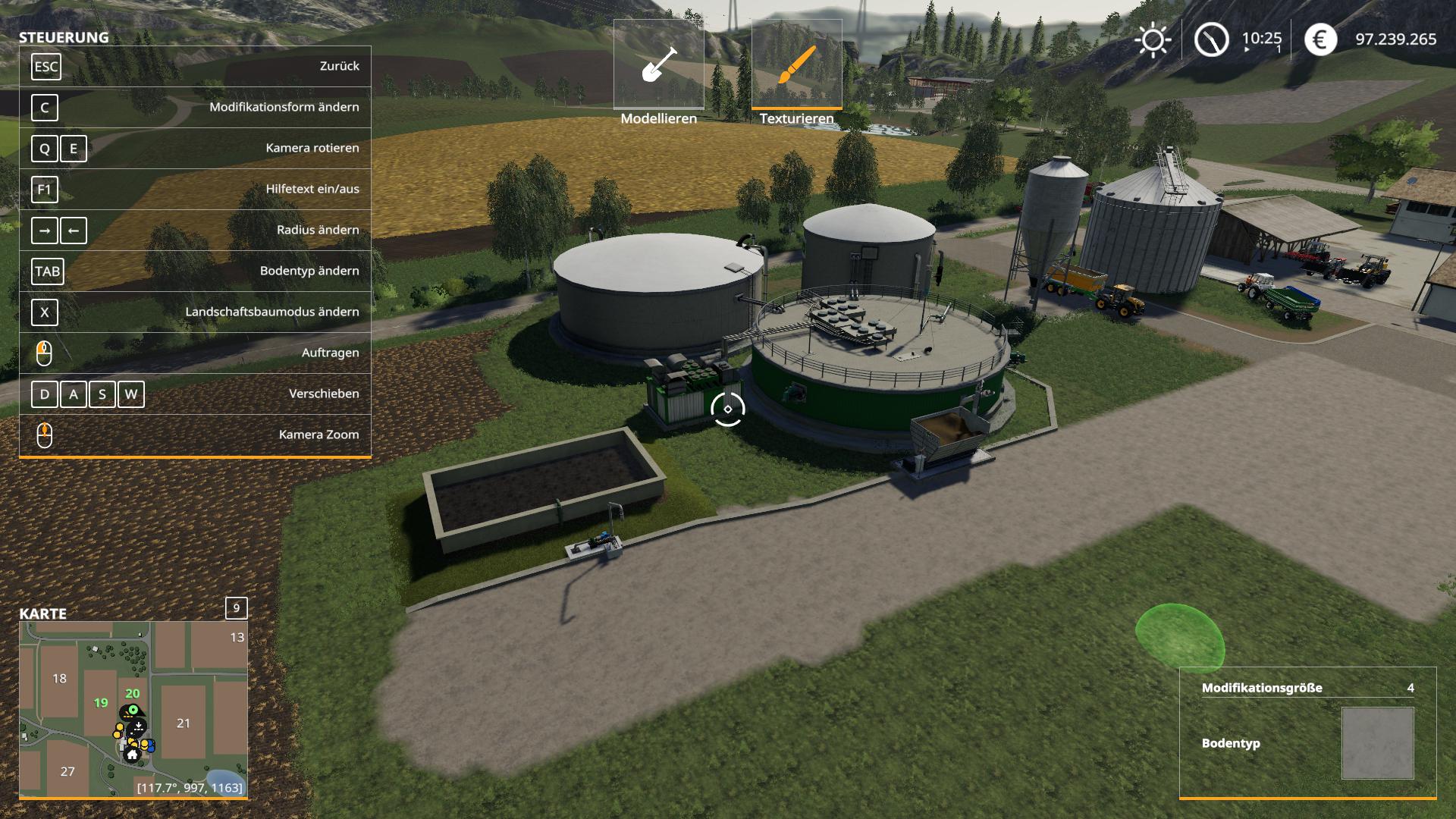
Task: Click the Bodentyp ground texture preview
Action: [x=1377, y=743]
